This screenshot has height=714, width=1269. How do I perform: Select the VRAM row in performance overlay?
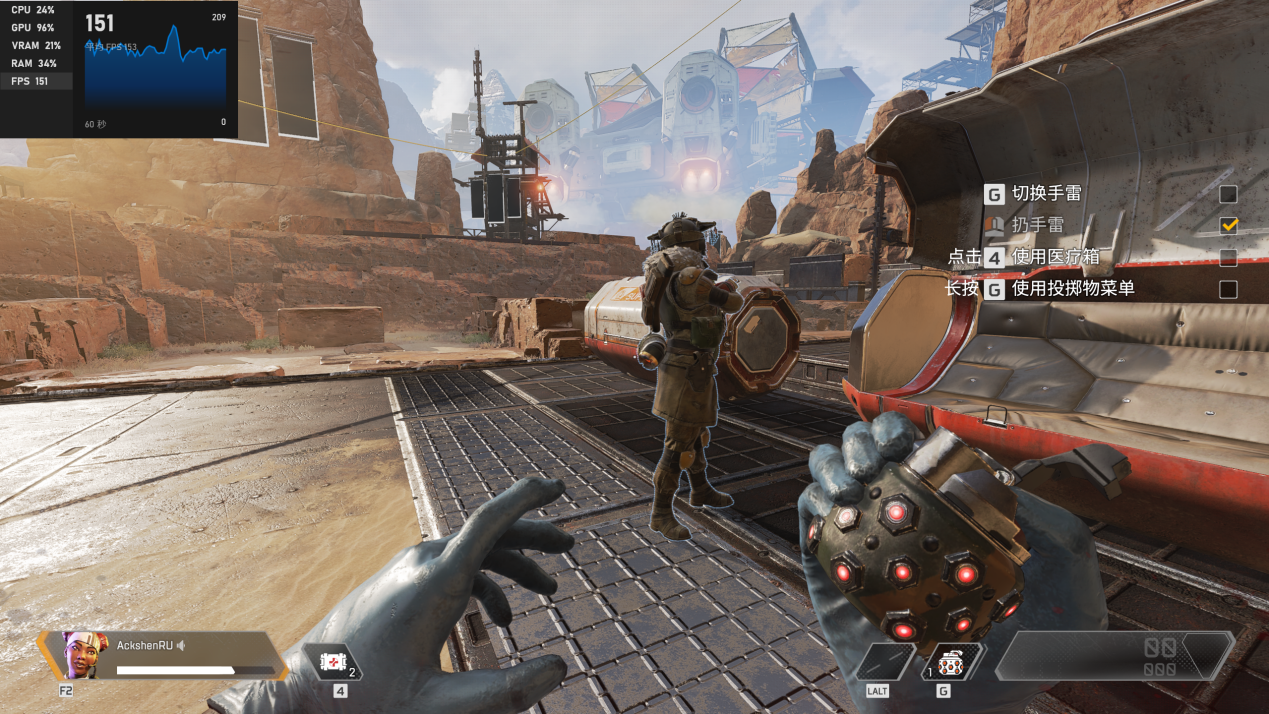[x=36, y=46]
